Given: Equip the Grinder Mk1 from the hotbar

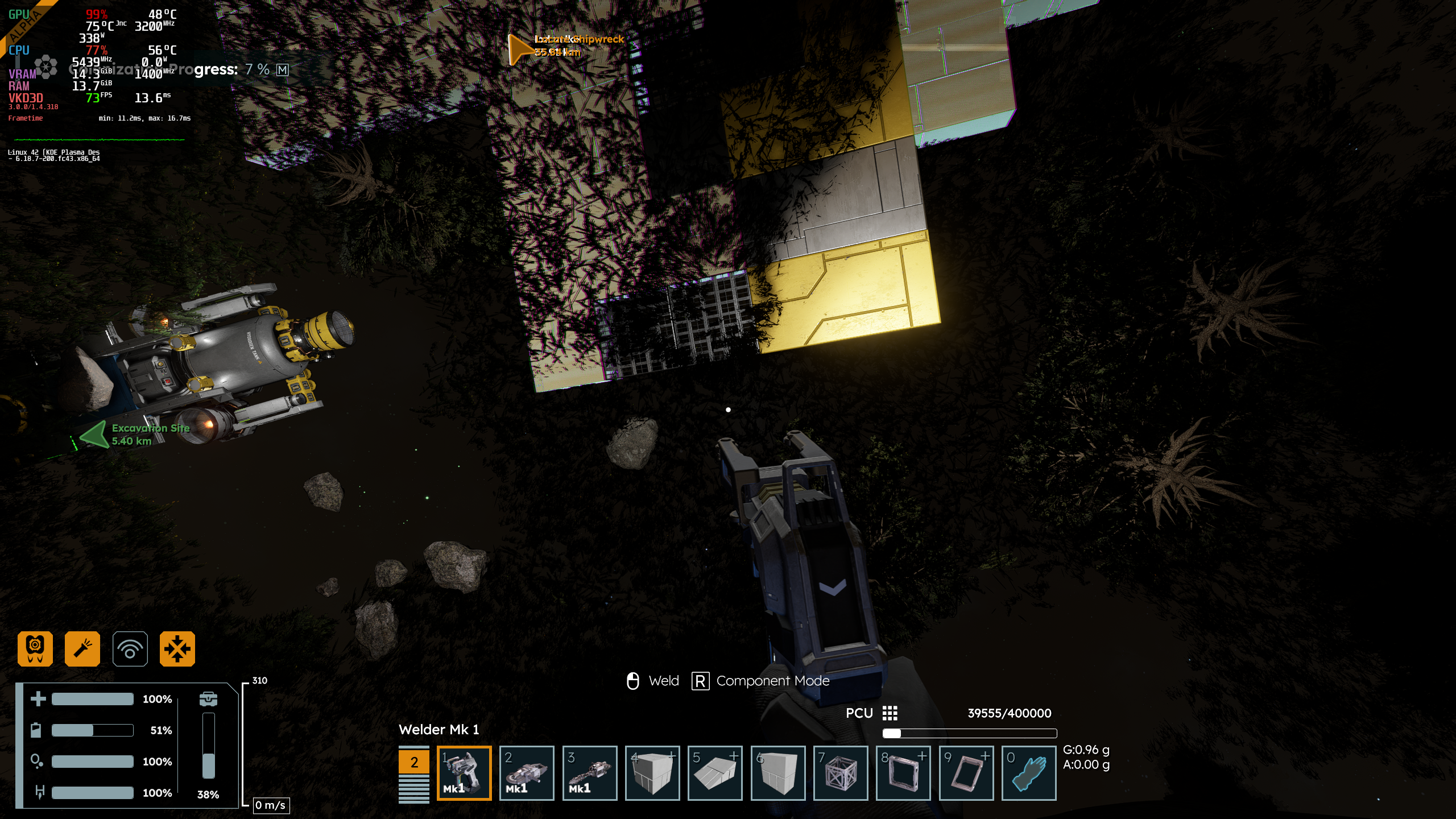Looking at the screenshot, I should pos(527,773).
